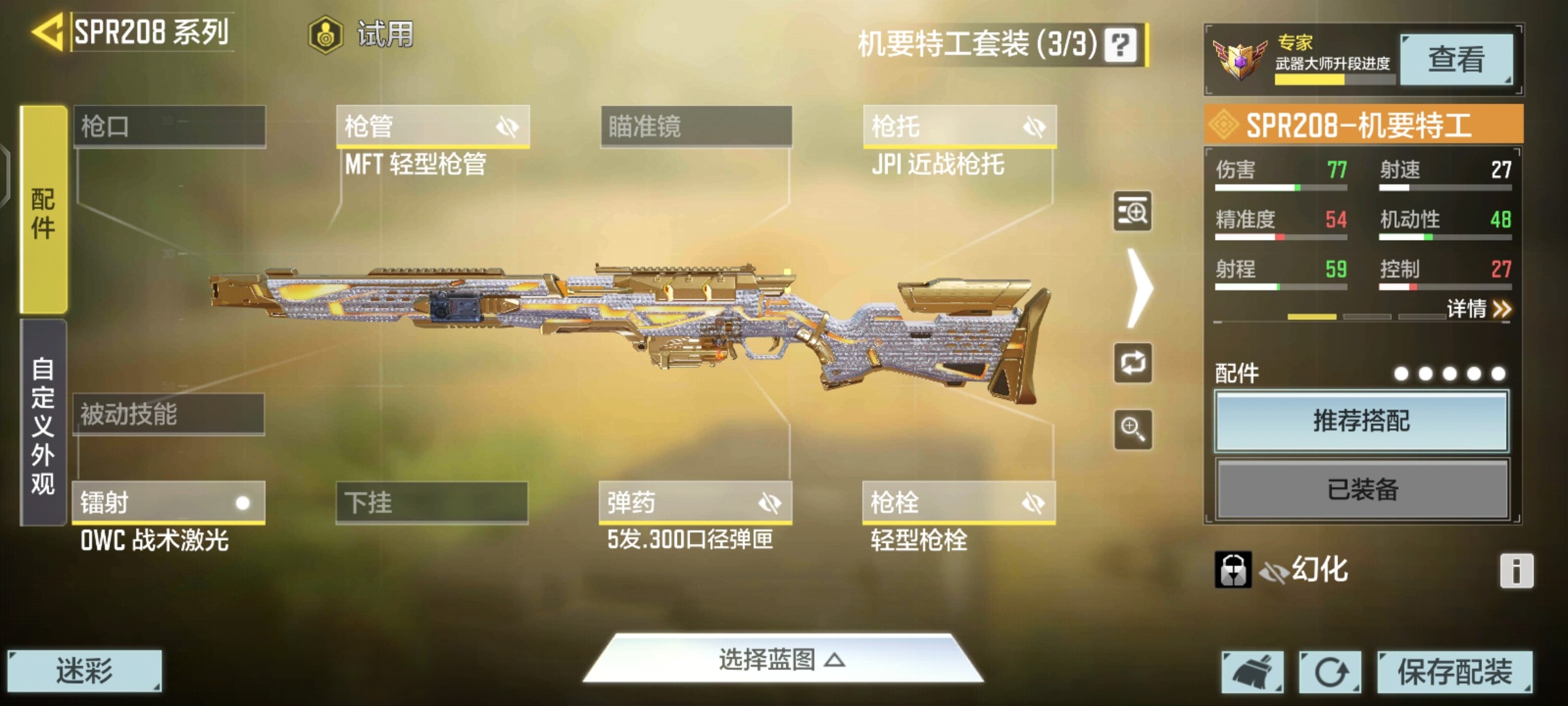The width and height of the screenshot is (1568, 706).
Task: Switch to the 配件 attachments tab
Action: click(x=43, y=209)
